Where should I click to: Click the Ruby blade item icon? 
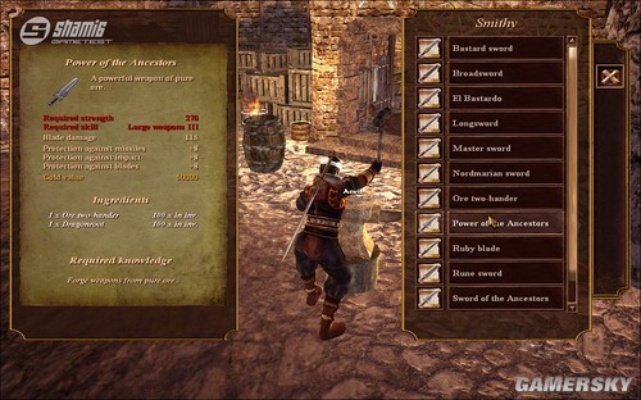[430, 248]
